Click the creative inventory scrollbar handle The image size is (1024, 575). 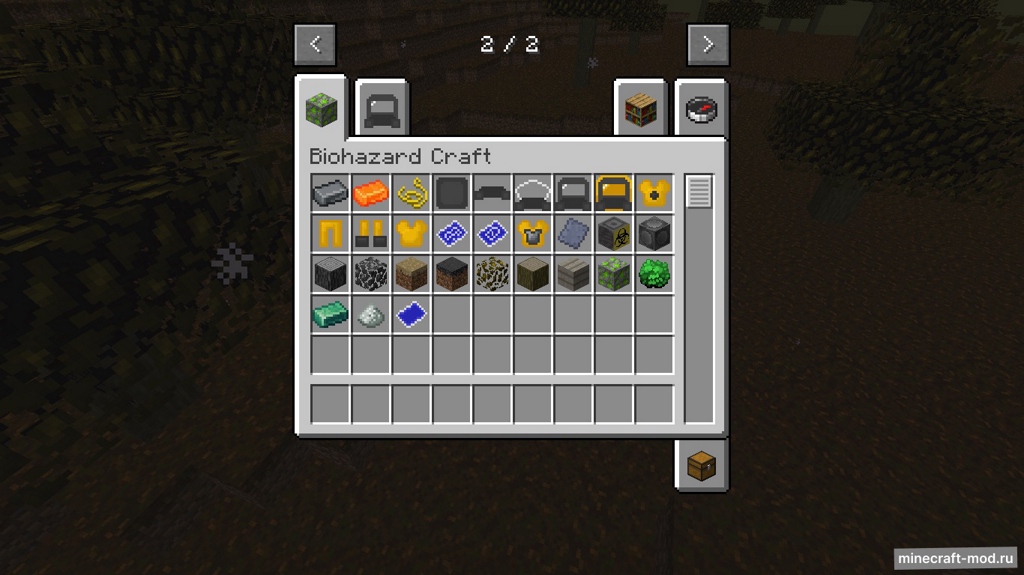point(699,191)
